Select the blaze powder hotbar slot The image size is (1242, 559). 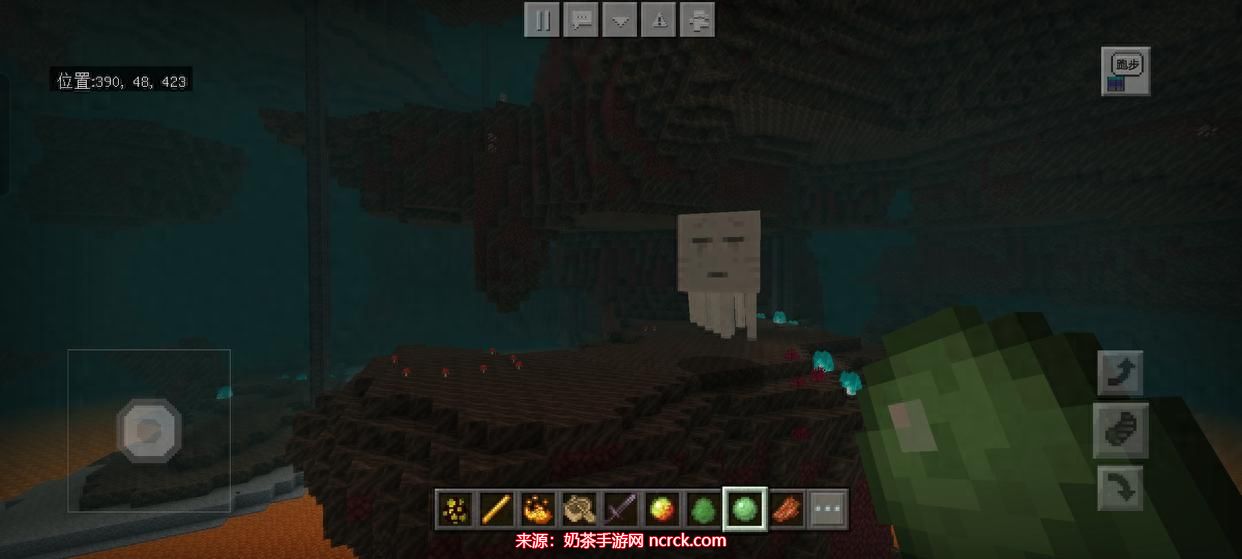(x=537, y=510)
